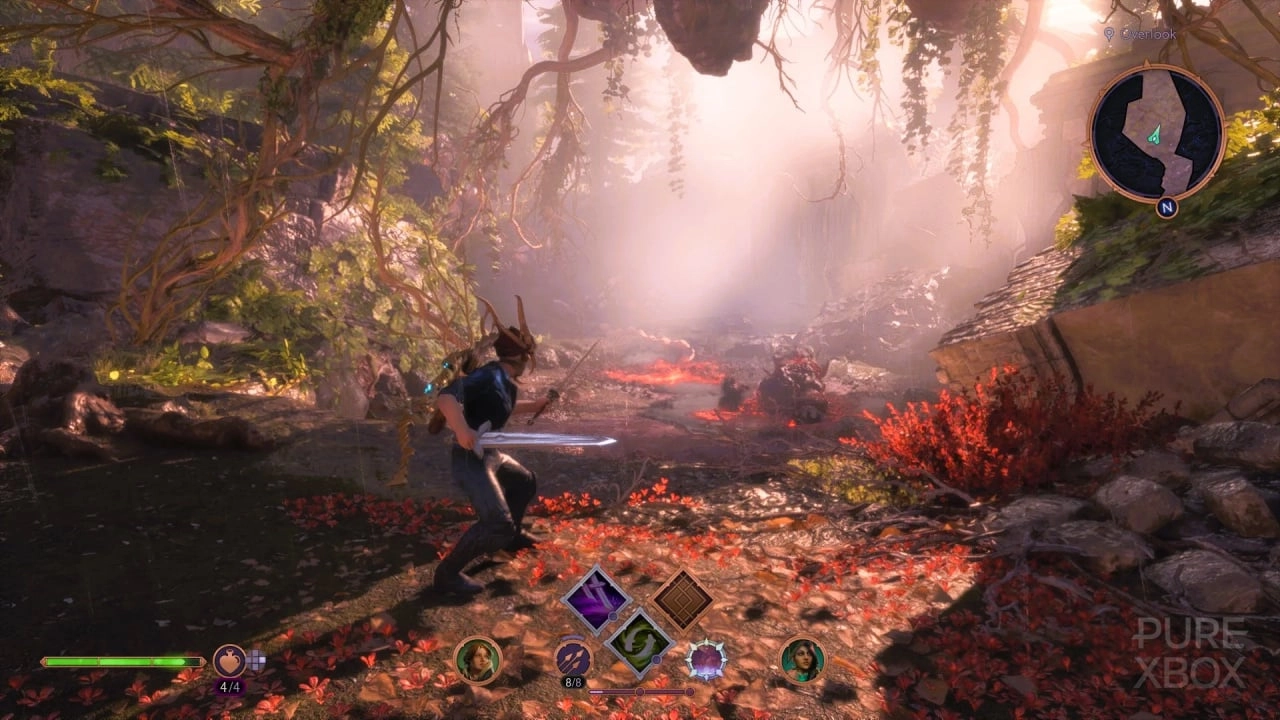Click the cooldown pip on the blades ability
This screenshot has height=720, width=1280.
(x=613, y=616)
